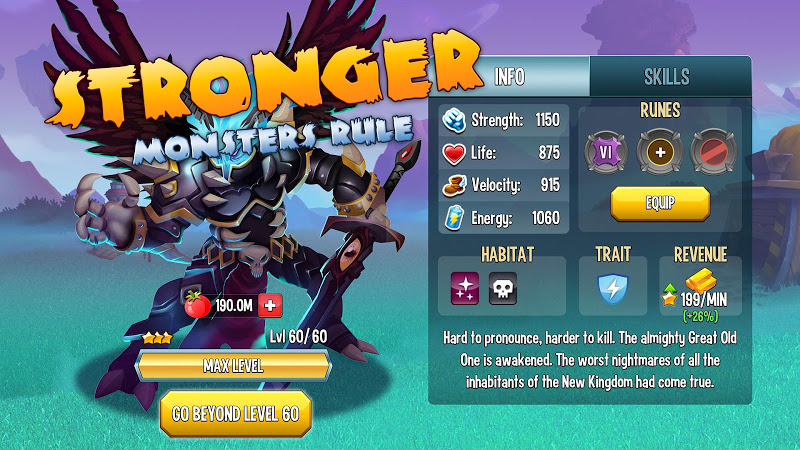Viewport: 800px width, 450px height.
Task: Click the yellow Equip runes button
Action: [x=660, y=203]
